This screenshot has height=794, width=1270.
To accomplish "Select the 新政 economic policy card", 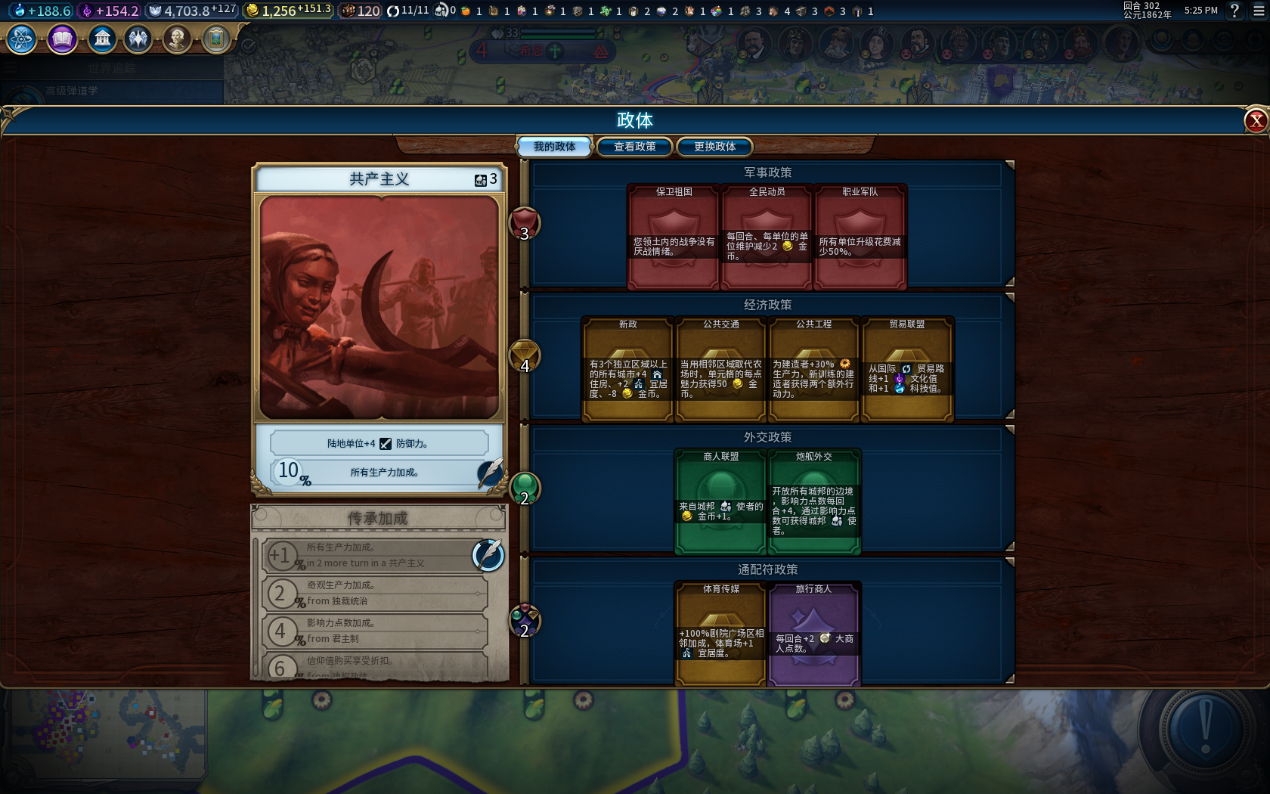I will pyautogui.click(x=627, y=369).
